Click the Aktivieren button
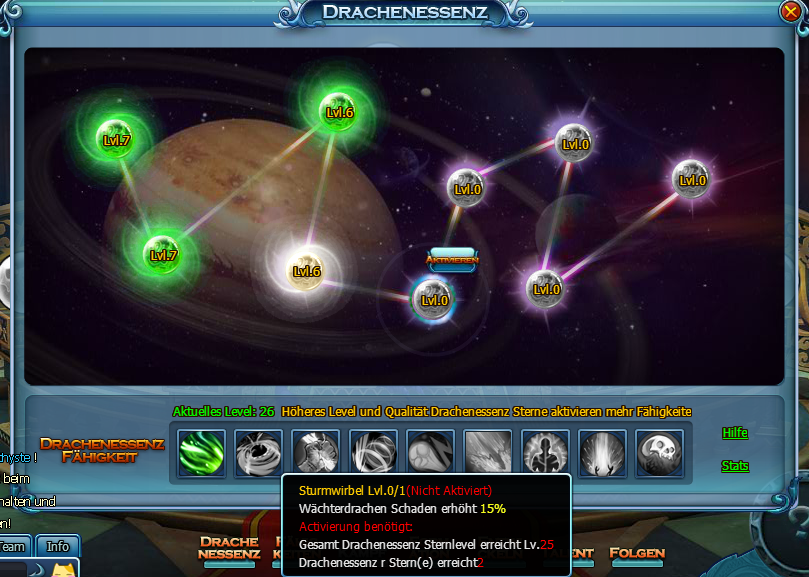 452,260
